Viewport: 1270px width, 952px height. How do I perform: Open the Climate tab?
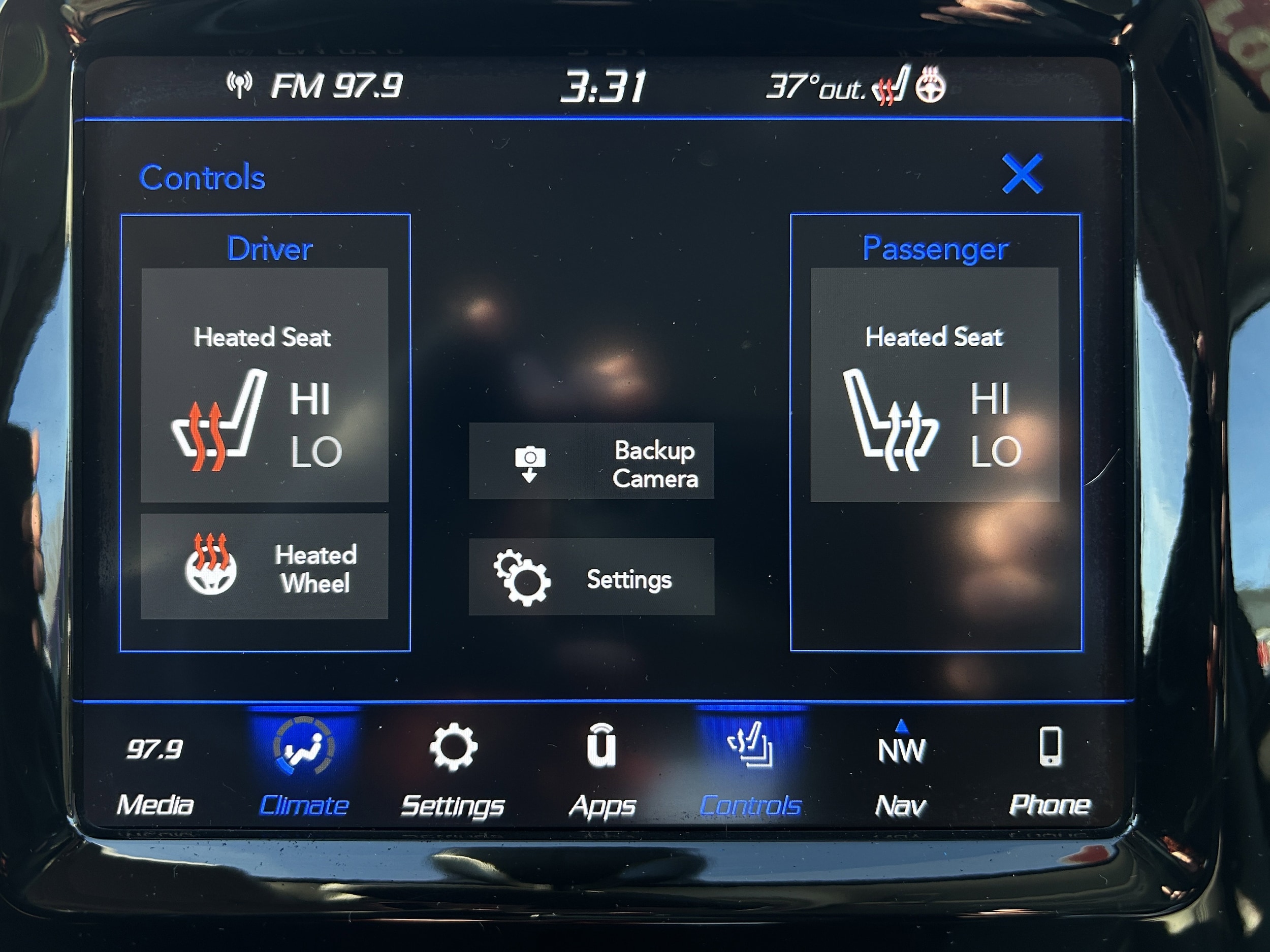pos(304,771)
